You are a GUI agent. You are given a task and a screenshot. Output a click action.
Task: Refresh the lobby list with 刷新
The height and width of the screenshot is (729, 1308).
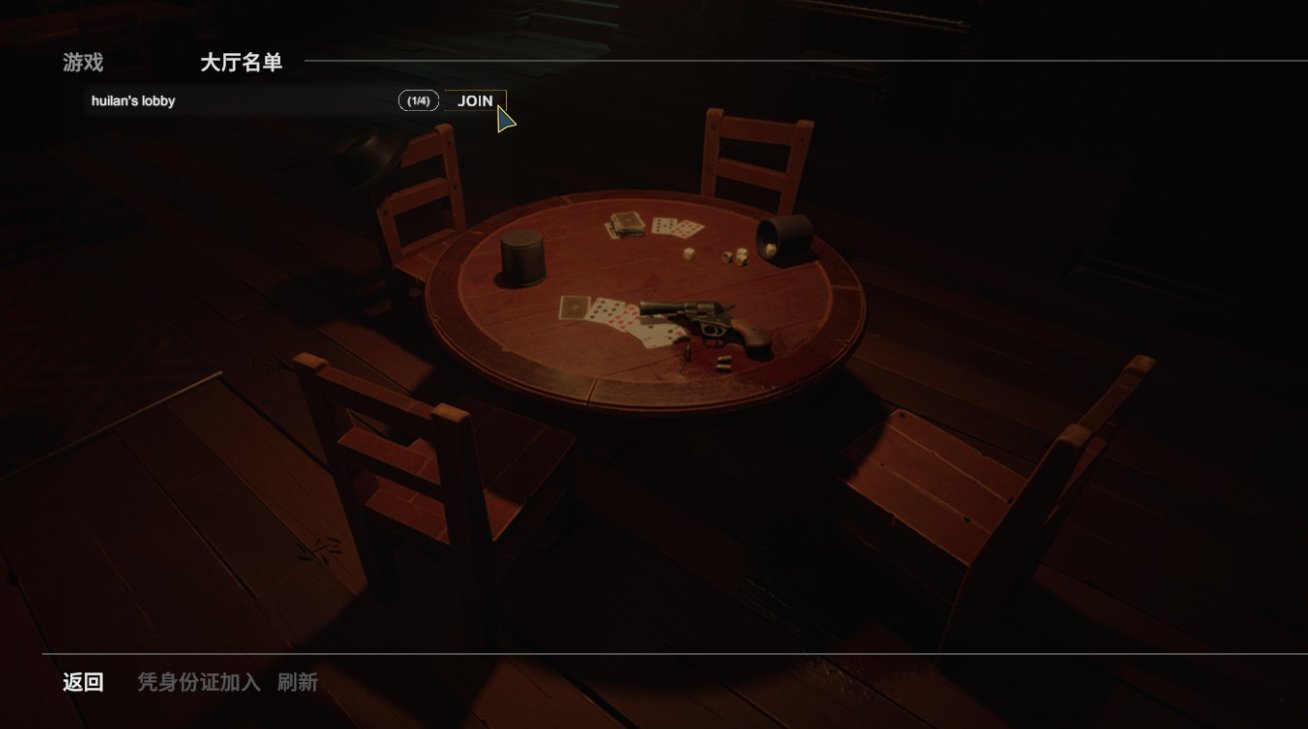point(297,682)
